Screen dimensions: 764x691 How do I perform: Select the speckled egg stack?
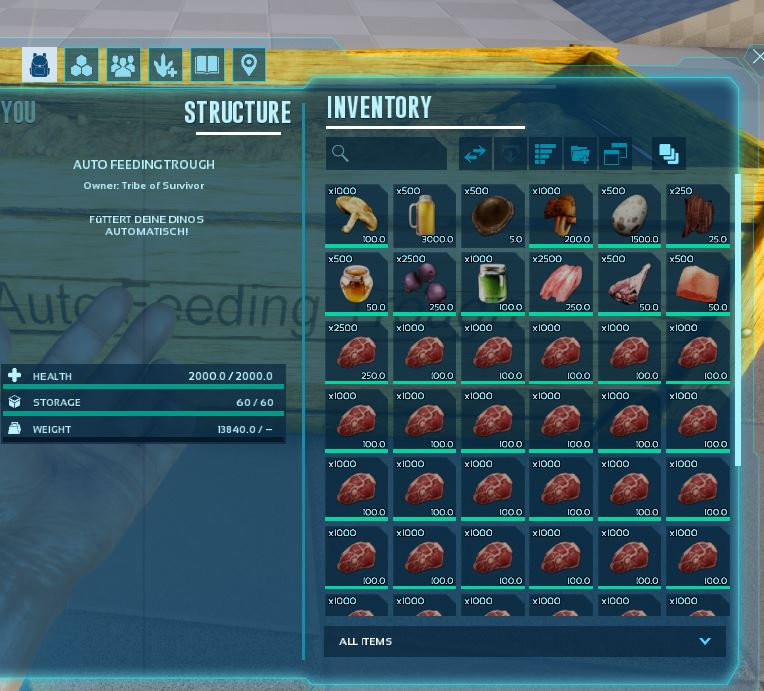pyautogui.click(x=628, y=216)
